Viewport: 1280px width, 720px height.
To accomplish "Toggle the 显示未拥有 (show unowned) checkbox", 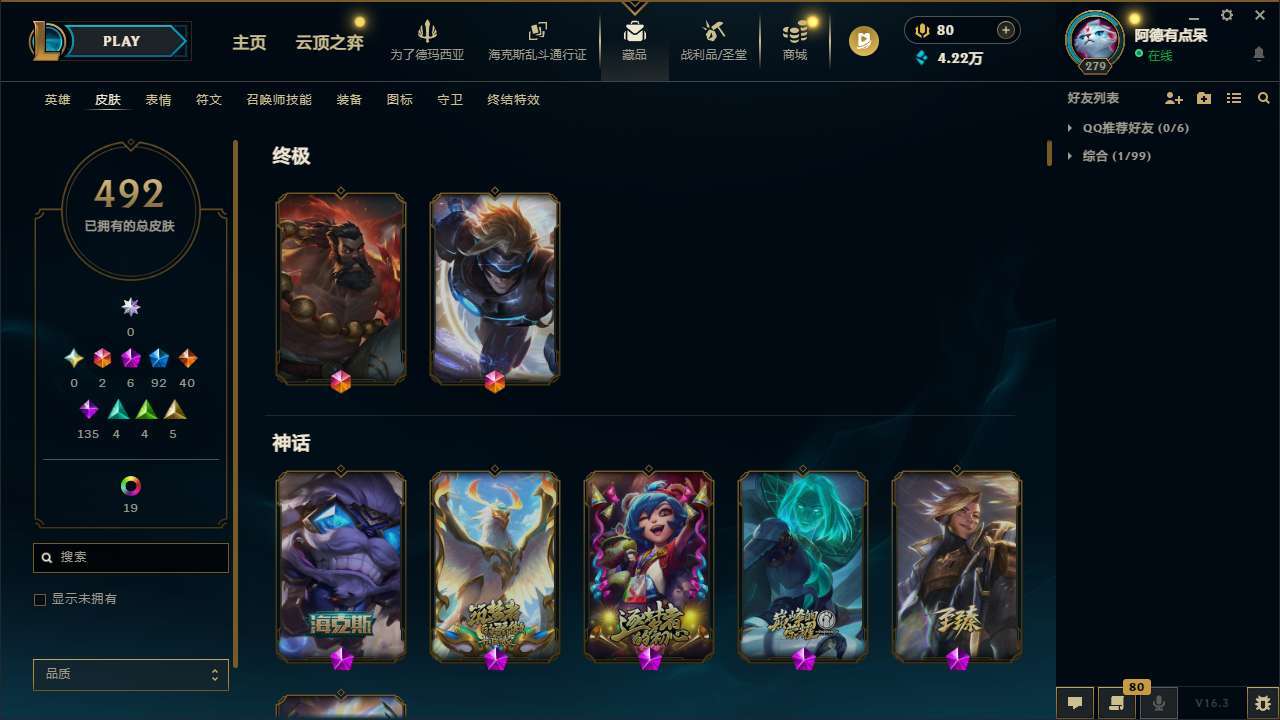I will 40,599.
